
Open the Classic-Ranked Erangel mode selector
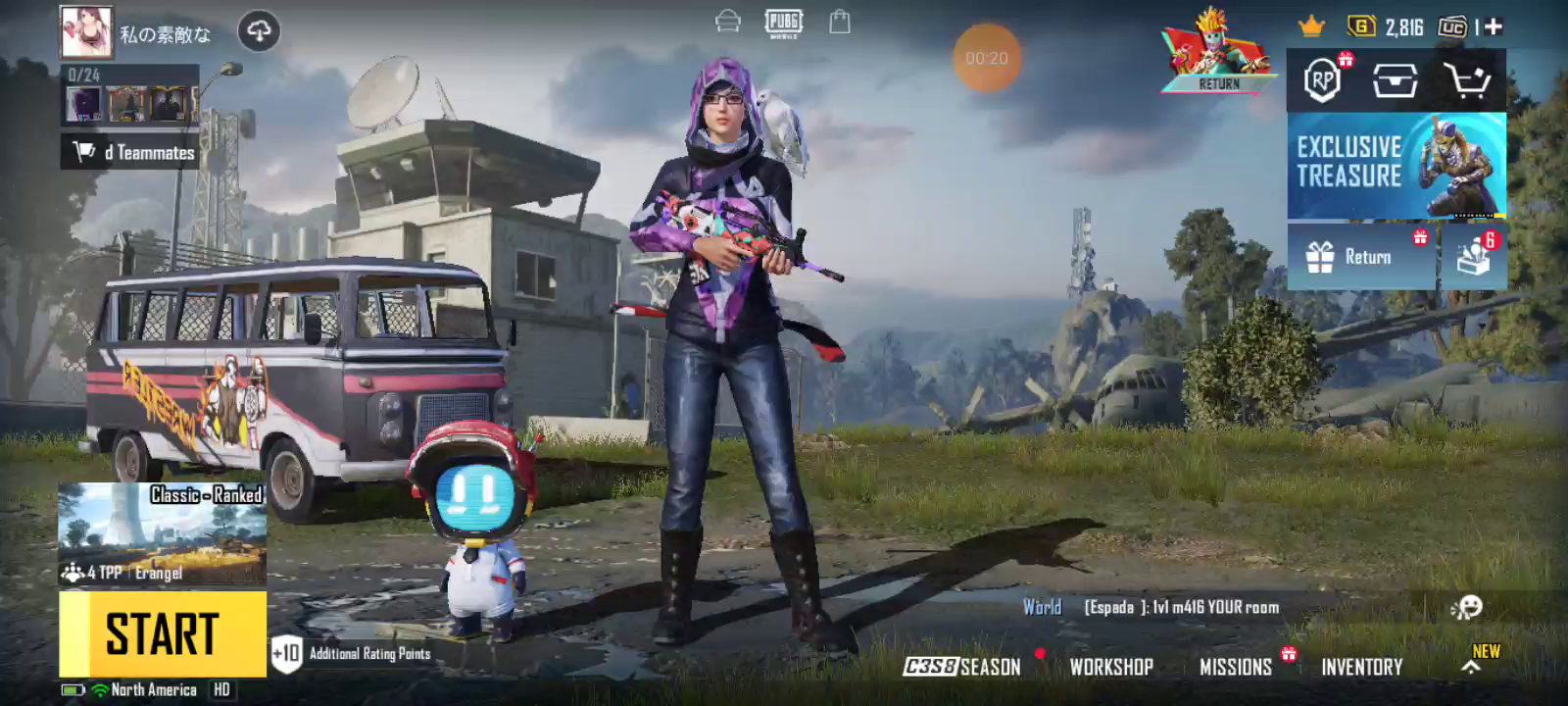[x=163, y=533]
